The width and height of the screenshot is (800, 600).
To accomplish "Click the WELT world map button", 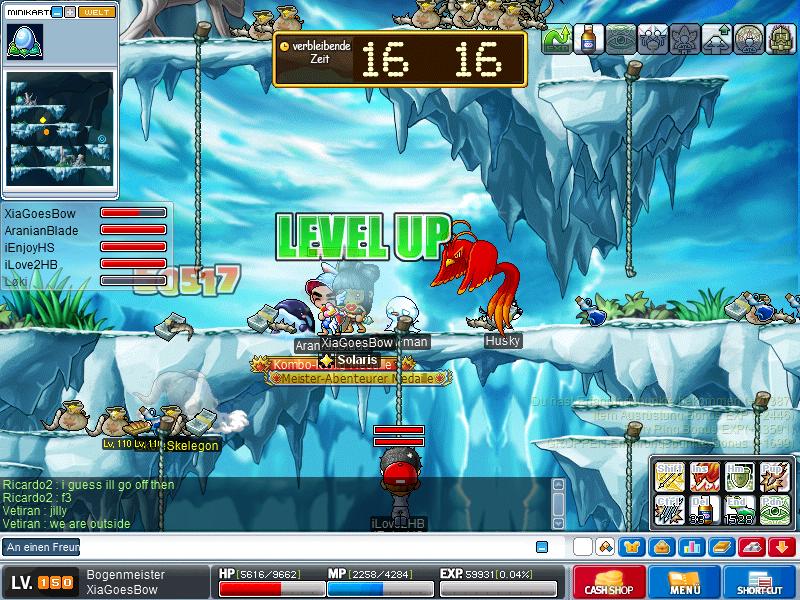I will tap(96, 12).
